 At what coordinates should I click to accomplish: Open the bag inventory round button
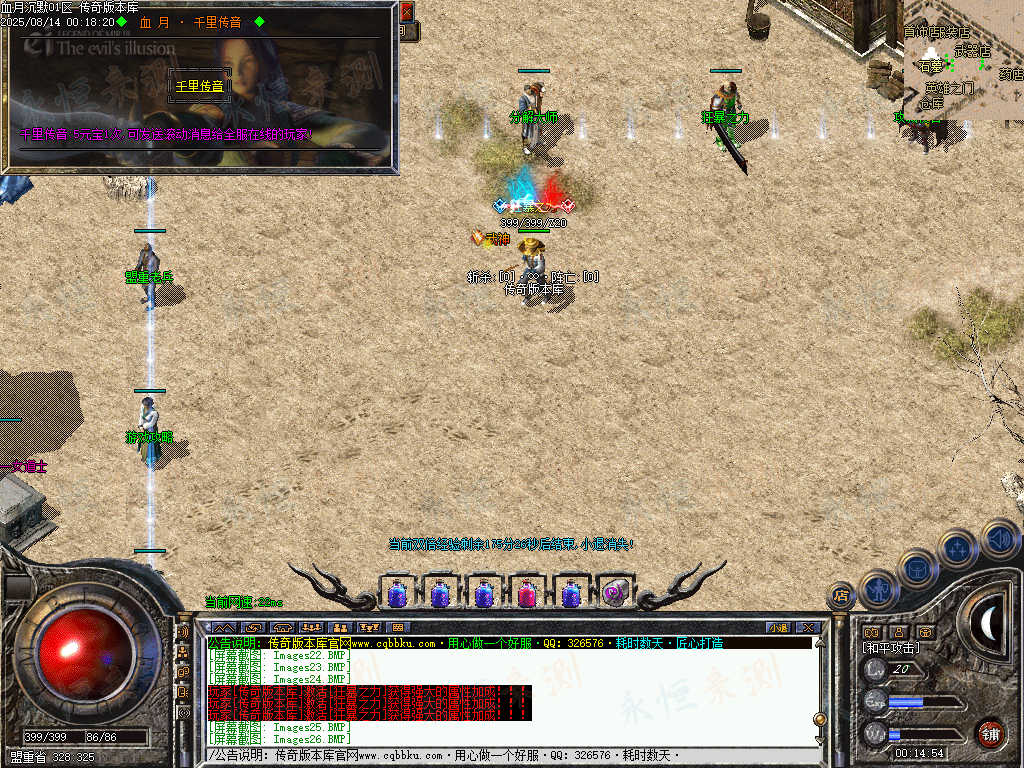pyautogui.click(x=917, y=568)
